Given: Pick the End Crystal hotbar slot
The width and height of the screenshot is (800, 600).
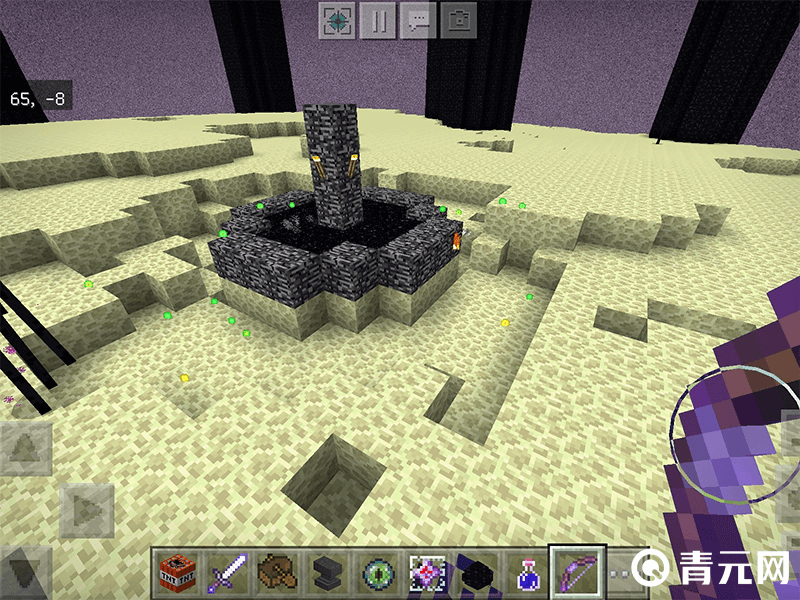Looking at the screenshot, I should tap(427, 574).
